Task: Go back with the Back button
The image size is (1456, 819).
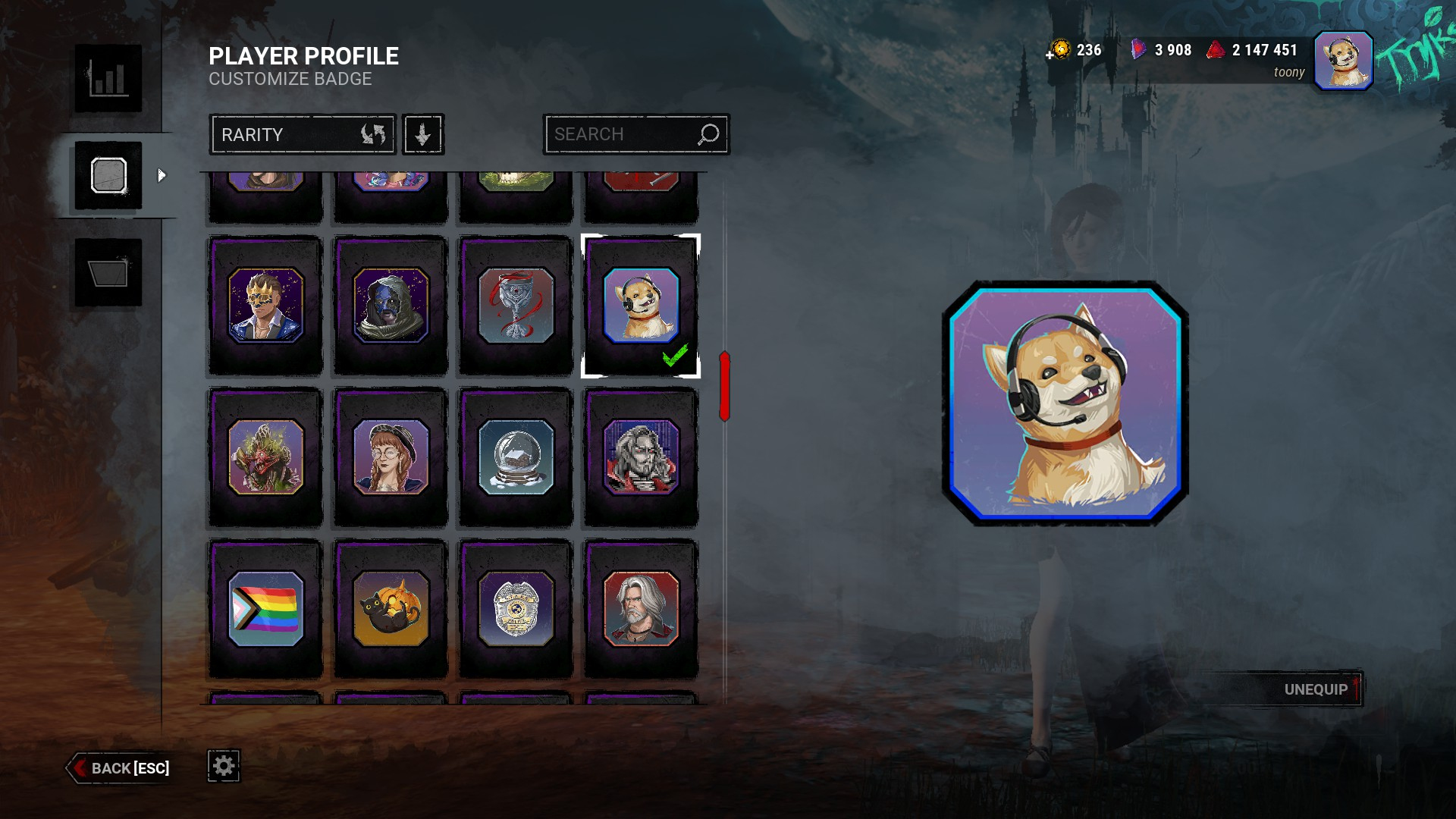Action: 121,768
